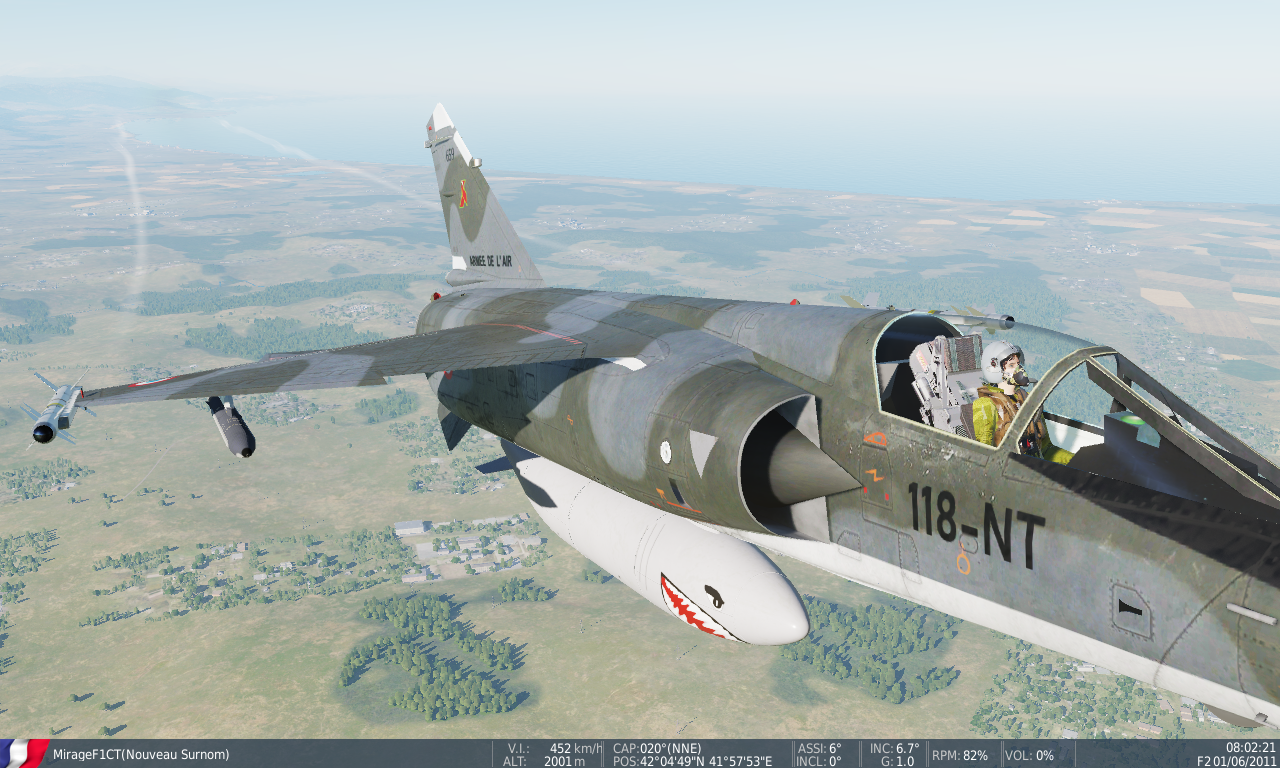Select the ASSI attitude indicator readout
This screenshot has width=1280, height=768.
click(x=820, y=746)
